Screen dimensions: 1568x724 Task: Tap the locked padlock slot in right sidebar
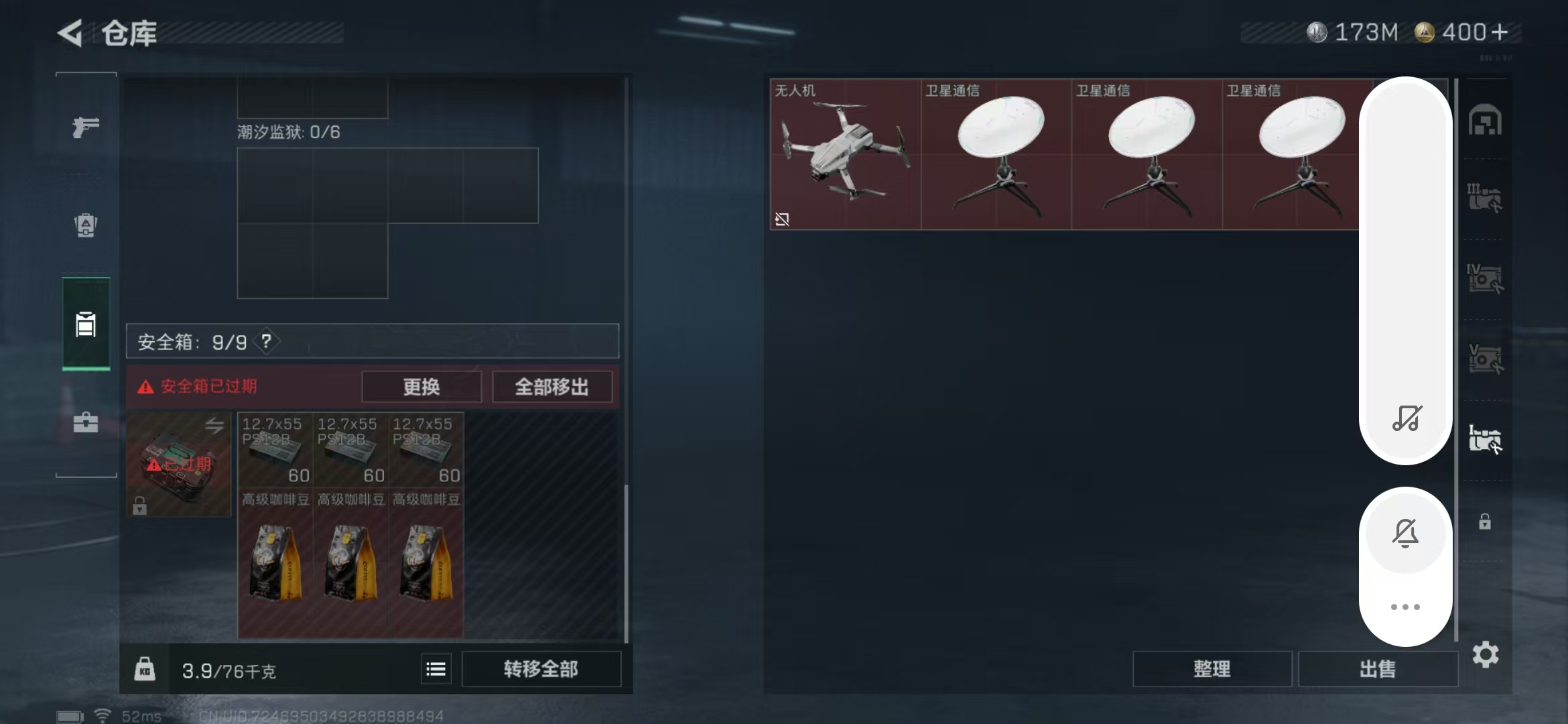point(1485,522)
